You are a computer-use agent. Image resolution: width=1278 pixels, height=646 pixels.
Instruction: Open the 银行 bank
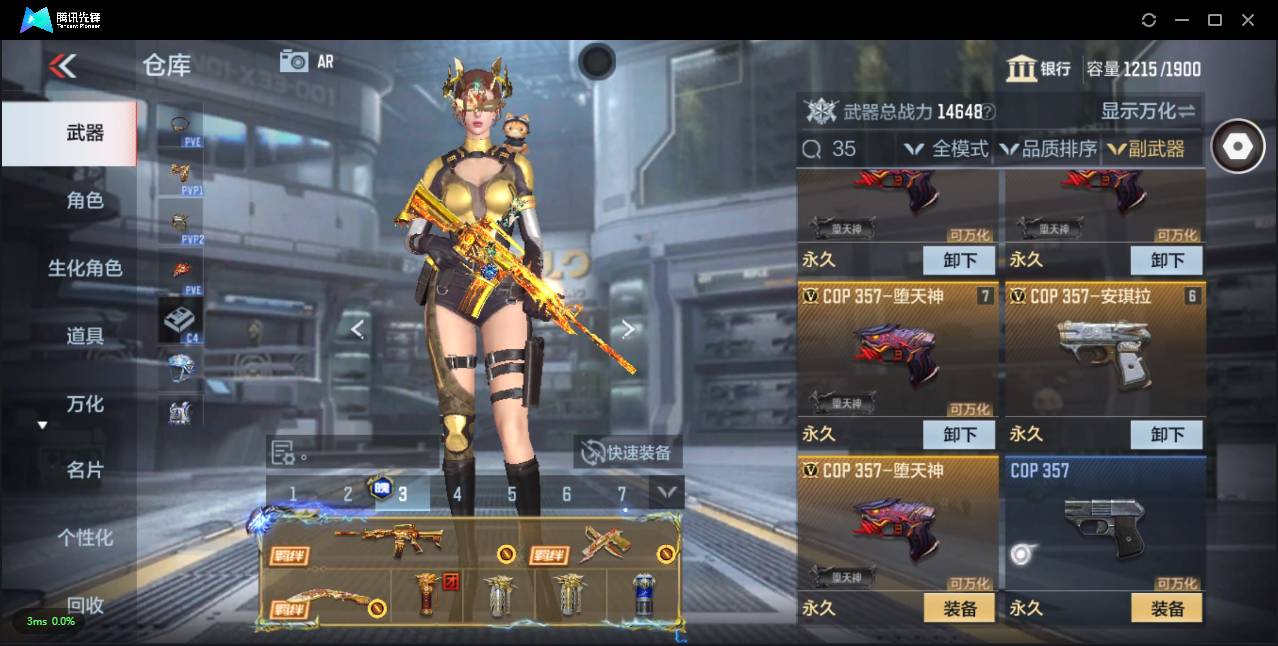(x=1040, y=69)
